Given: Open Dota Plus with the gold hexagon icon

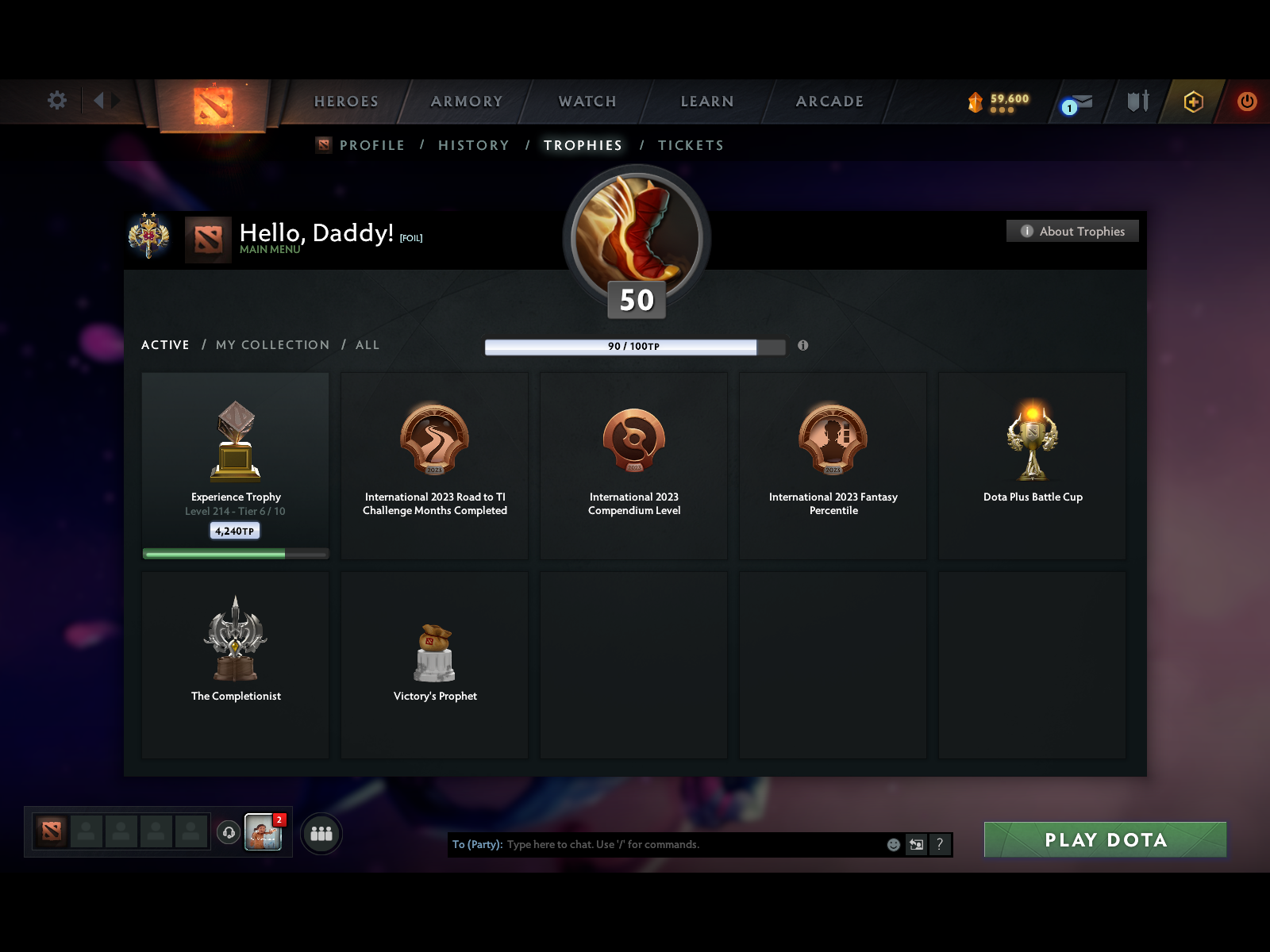Looking at the screenshot, I should (x=1193, y=102).
